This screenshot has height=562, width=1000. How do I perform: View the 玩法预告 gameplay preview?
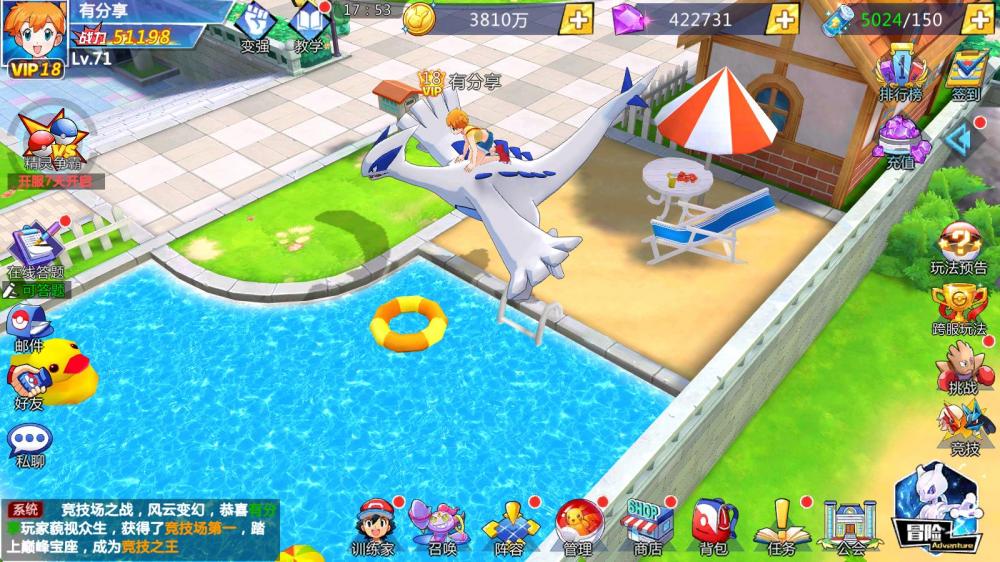(x=959, y=246)
